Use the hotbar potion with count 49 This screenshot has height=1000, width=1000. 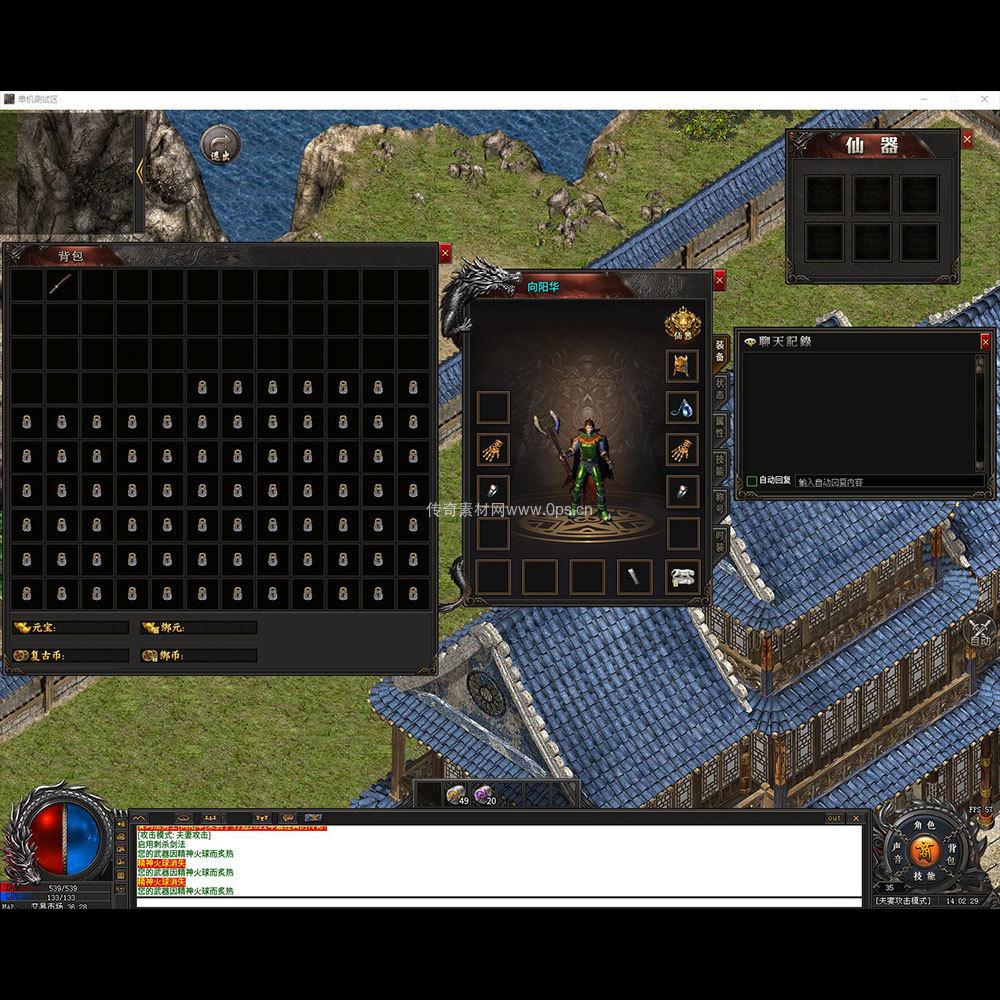click(x=457, y=794)
